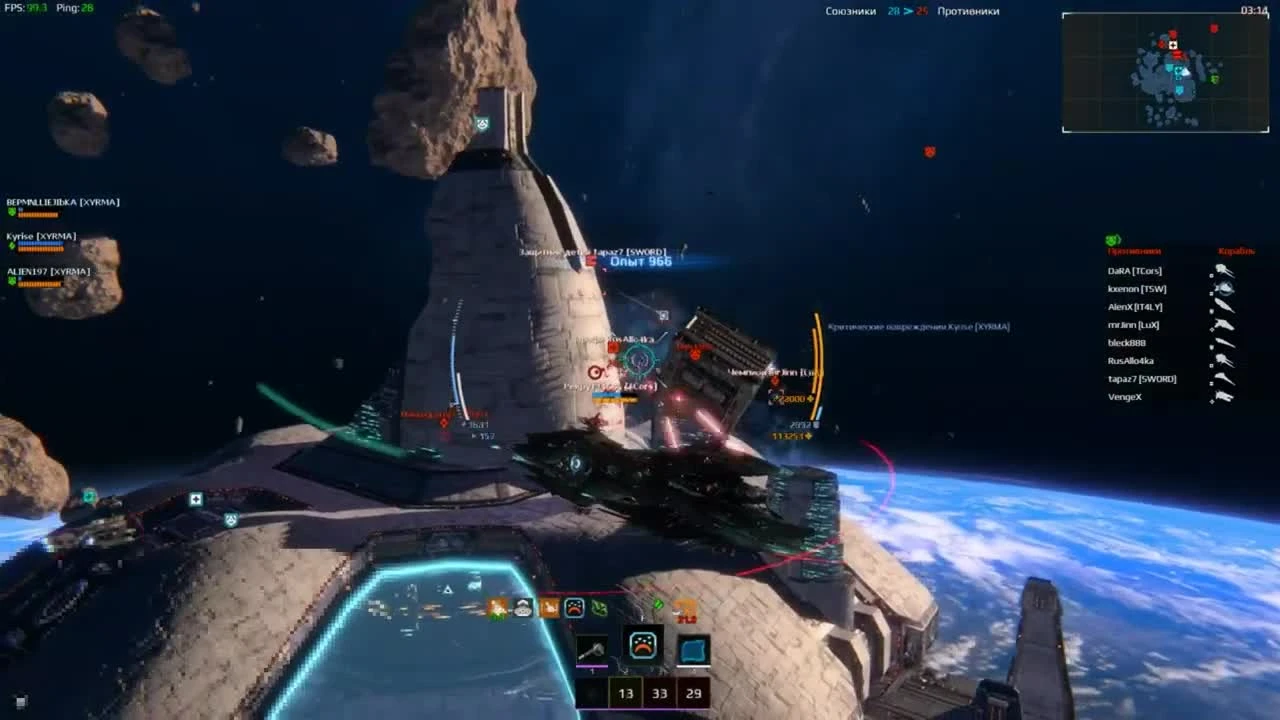Viewport: 1280px width, 720px height.
Task: Toggle the green faction emblem above enemy list
Action: [x=1112, y=239]
